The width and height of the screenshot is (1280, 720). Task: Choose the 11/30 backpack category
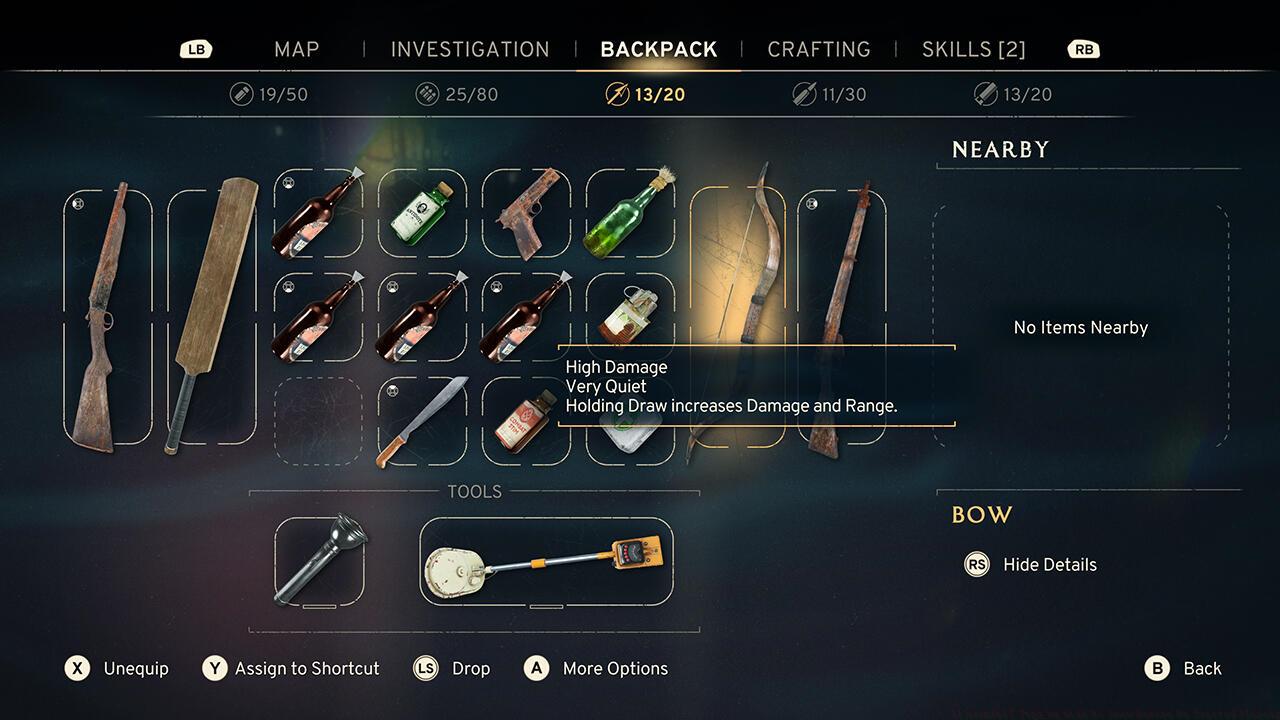tap(829, 95)
